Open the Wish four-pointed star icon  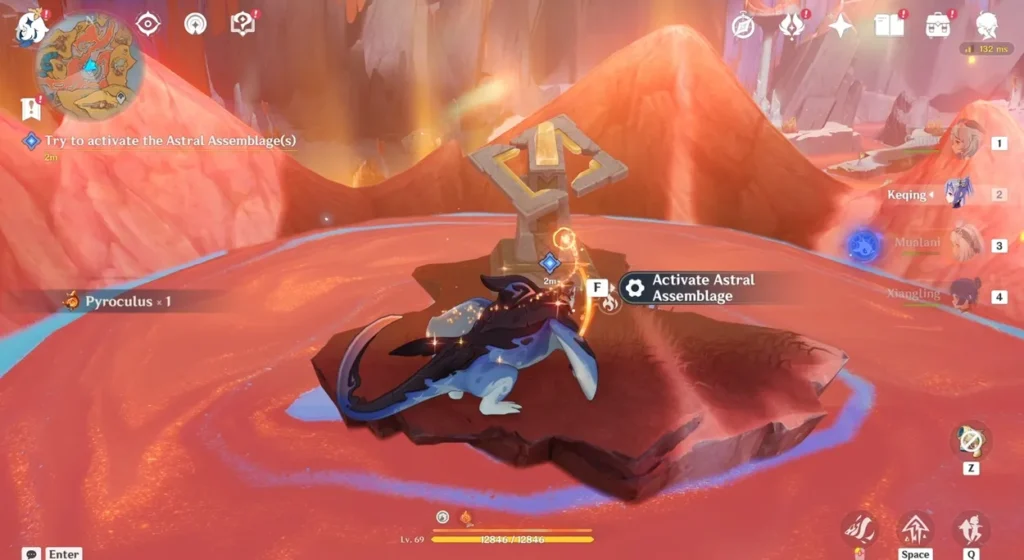tap(840, 27)
